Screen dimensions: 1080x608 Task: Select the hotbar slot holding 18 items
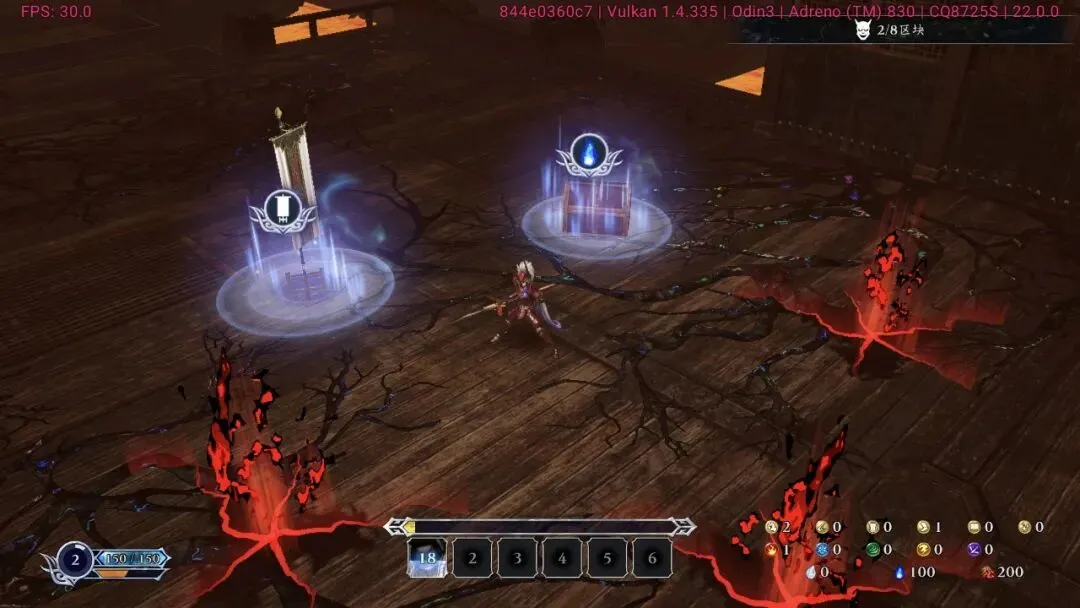point(427,558)
